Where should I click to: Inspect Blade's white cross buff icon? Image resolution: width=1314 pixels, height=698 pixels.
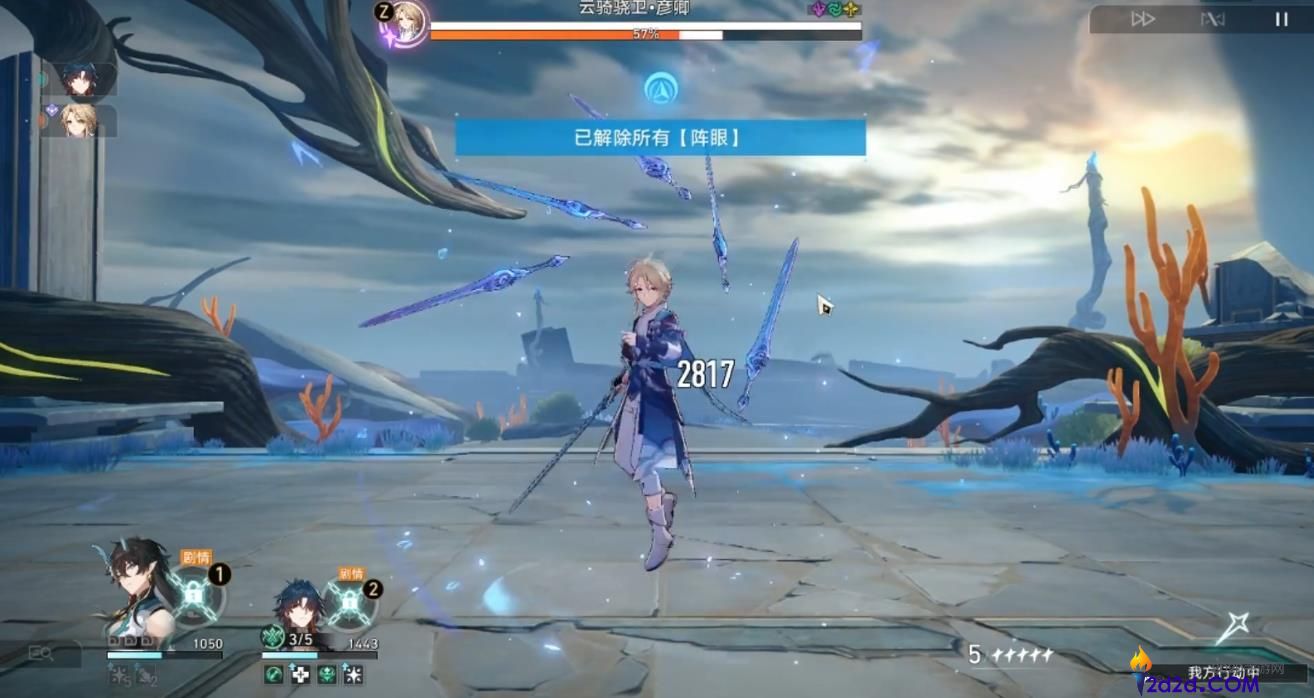(299, 675)
